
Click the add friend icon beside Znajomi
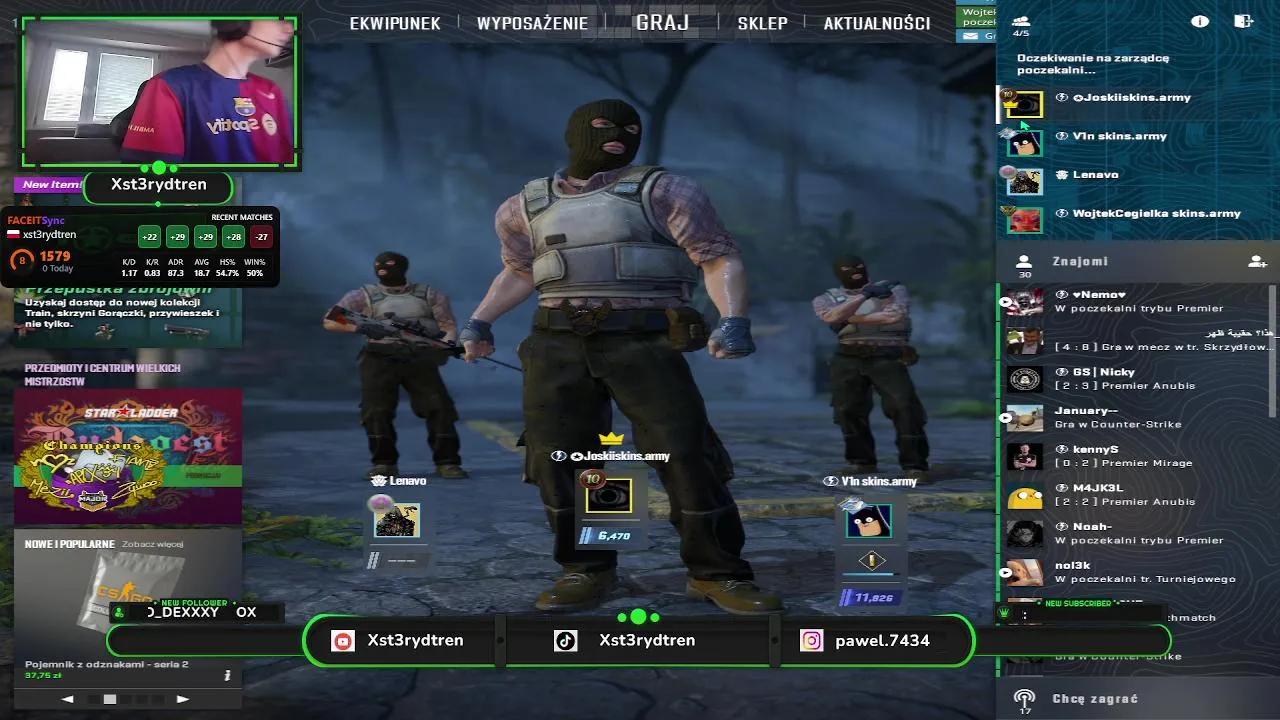point(1256,261)
